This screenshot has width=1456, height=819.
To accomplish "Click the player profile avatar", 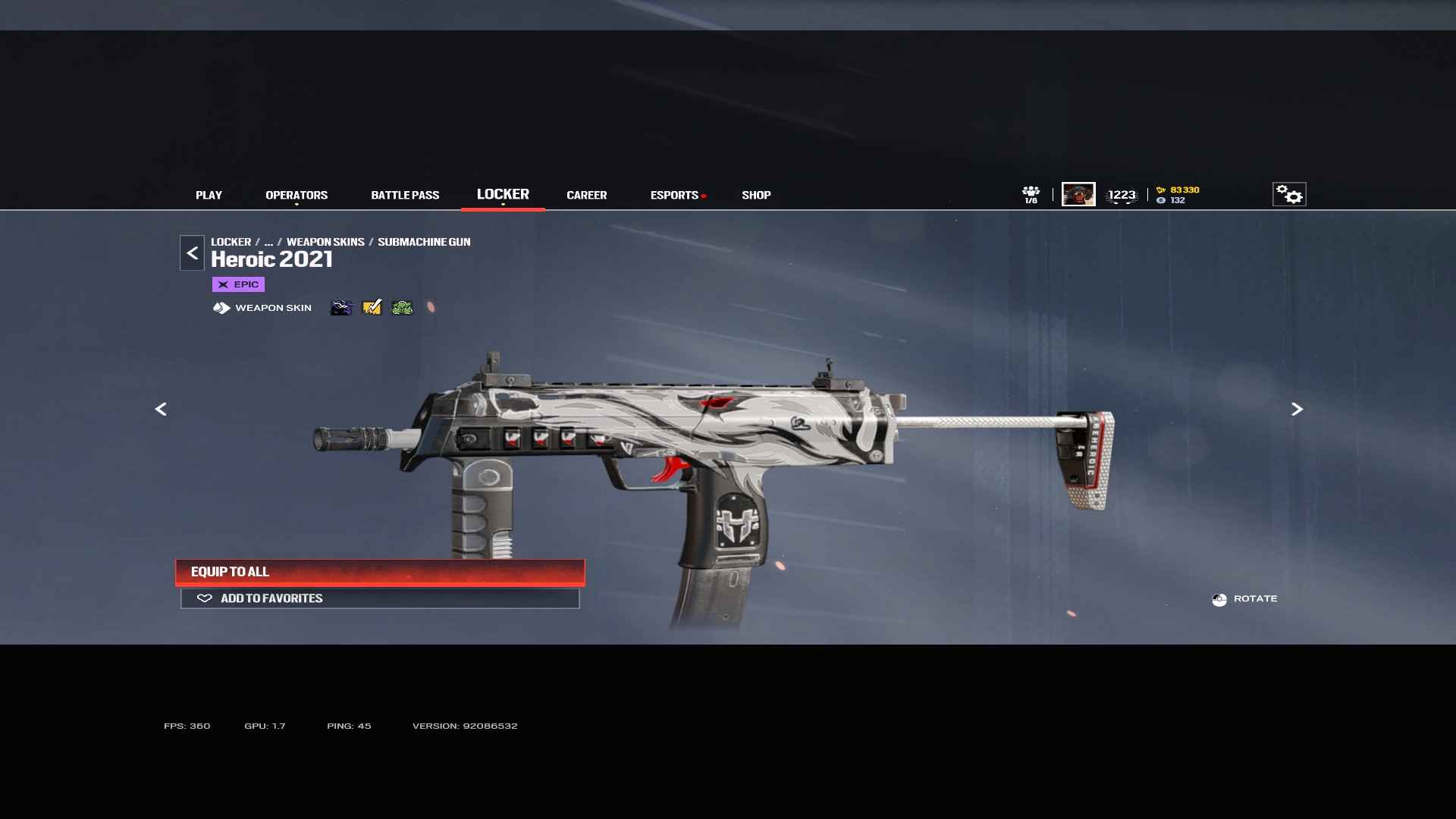I will tap(1078, 194).
